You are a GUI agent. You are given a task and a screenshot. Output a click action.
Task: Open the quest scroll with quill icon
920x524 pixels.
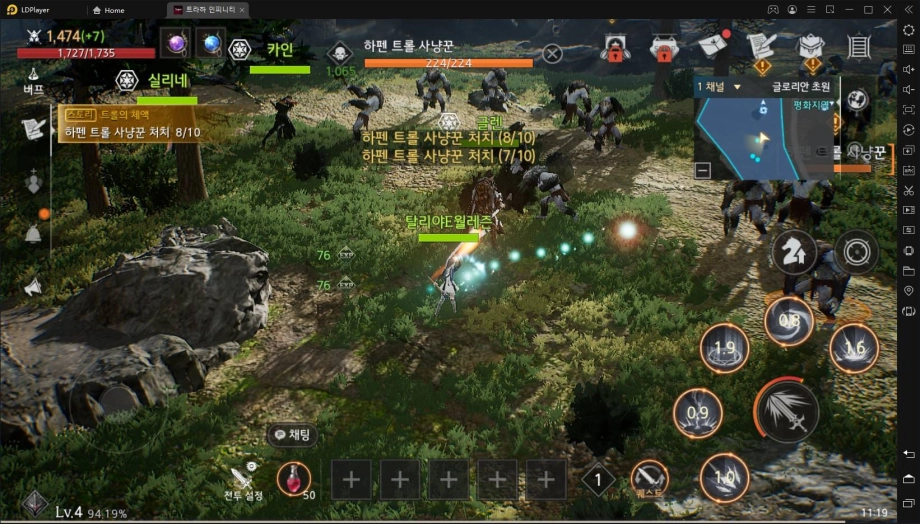tap(761, 46)
